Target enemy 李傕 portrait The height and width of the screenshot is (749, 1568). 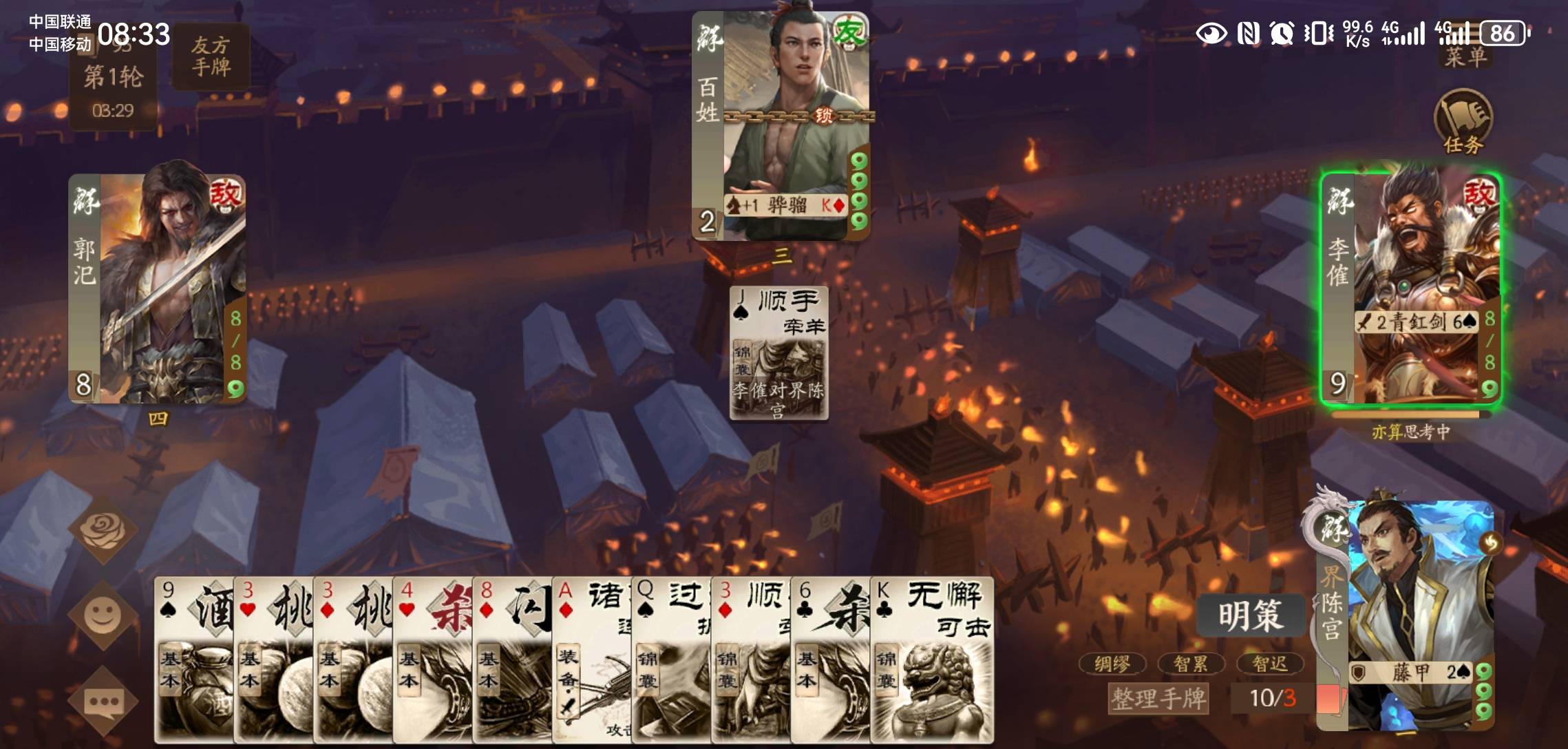click(x=1410, y=289)
